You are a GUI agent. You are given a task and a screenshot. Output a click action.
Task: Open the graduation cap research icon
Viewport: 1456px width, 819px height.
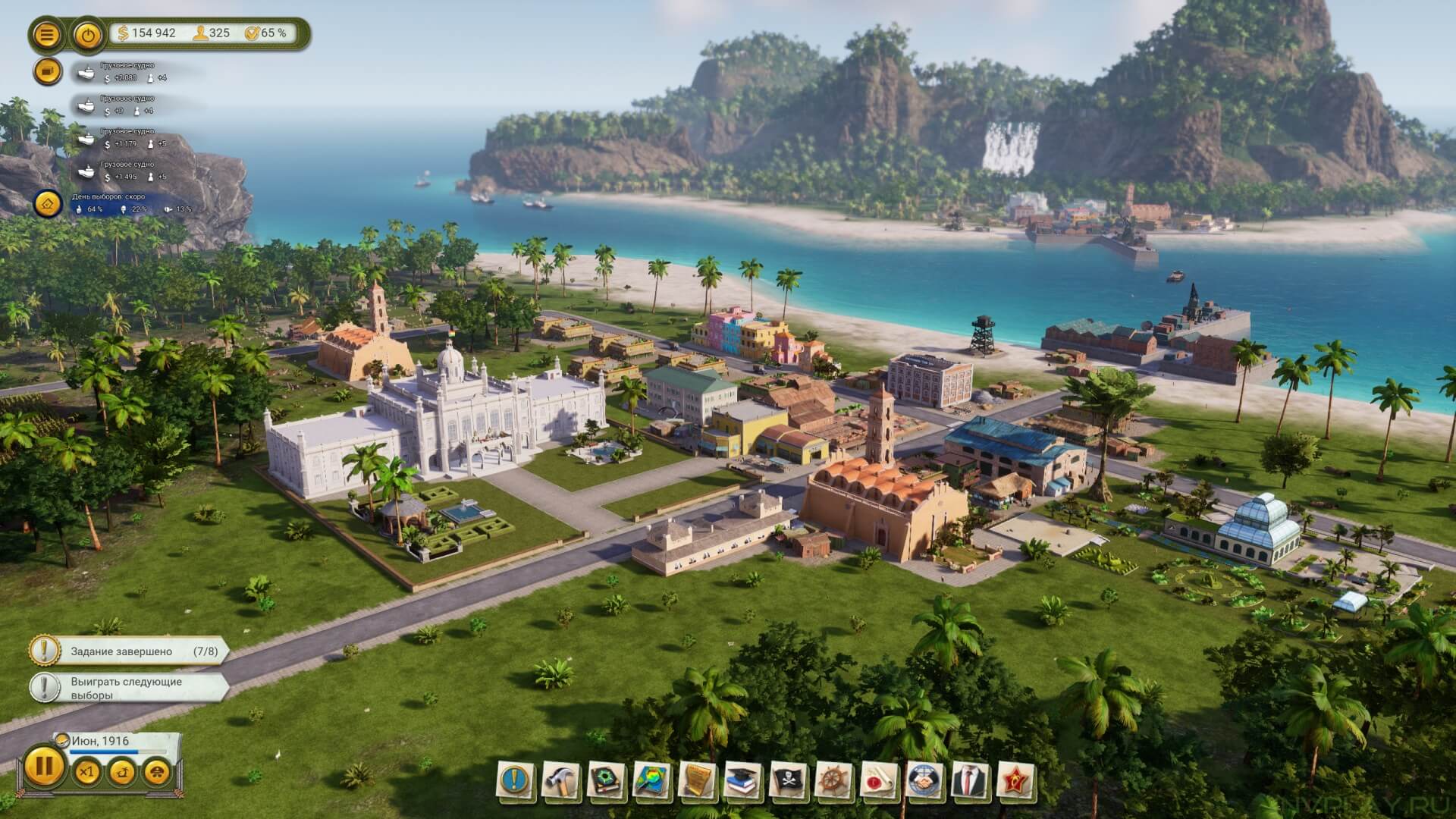click(x=743, y=780)
